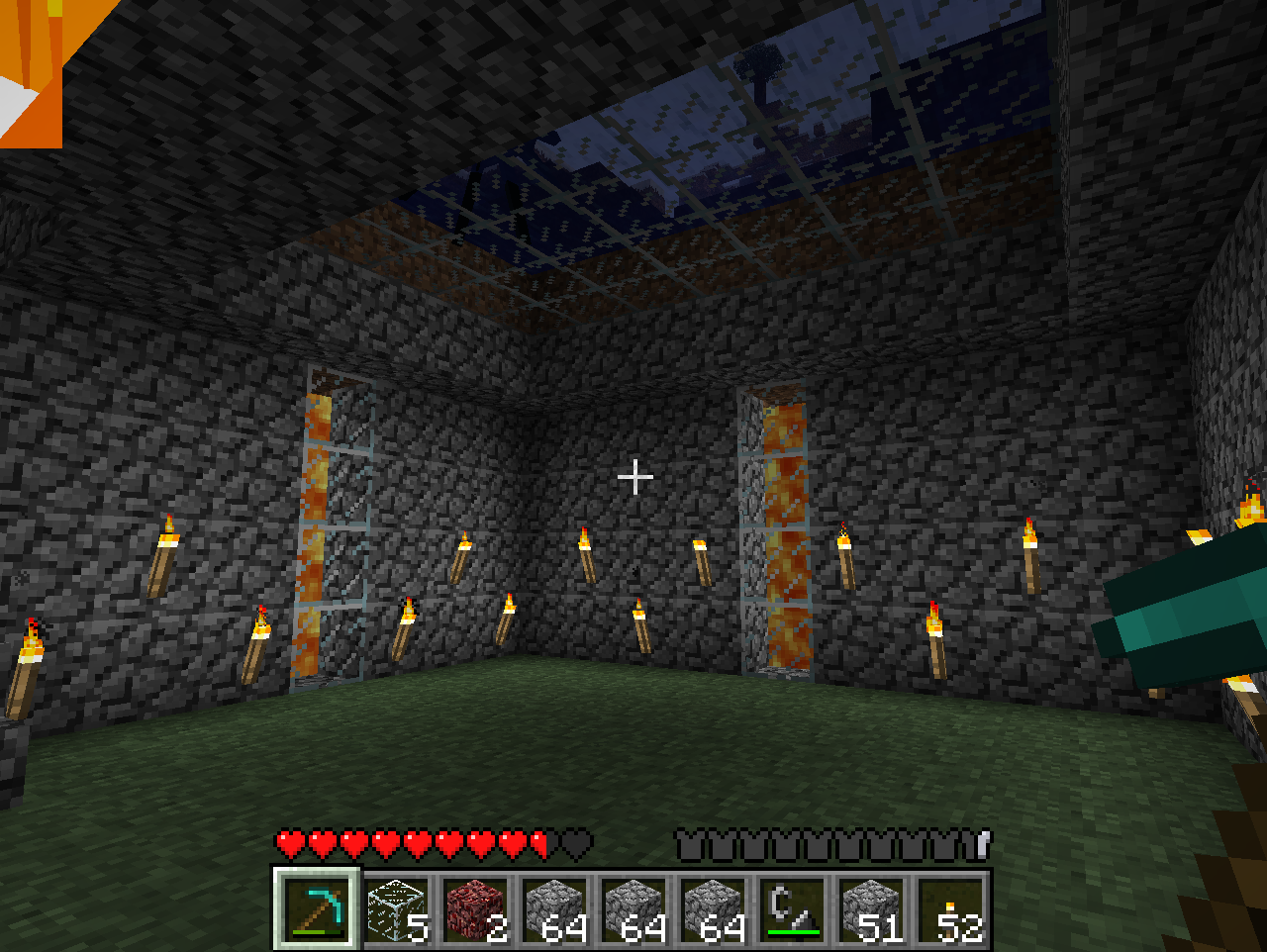Pick the cobblestone stack of 51
Screen dimensions: 1267x952
tap(872, 908)
